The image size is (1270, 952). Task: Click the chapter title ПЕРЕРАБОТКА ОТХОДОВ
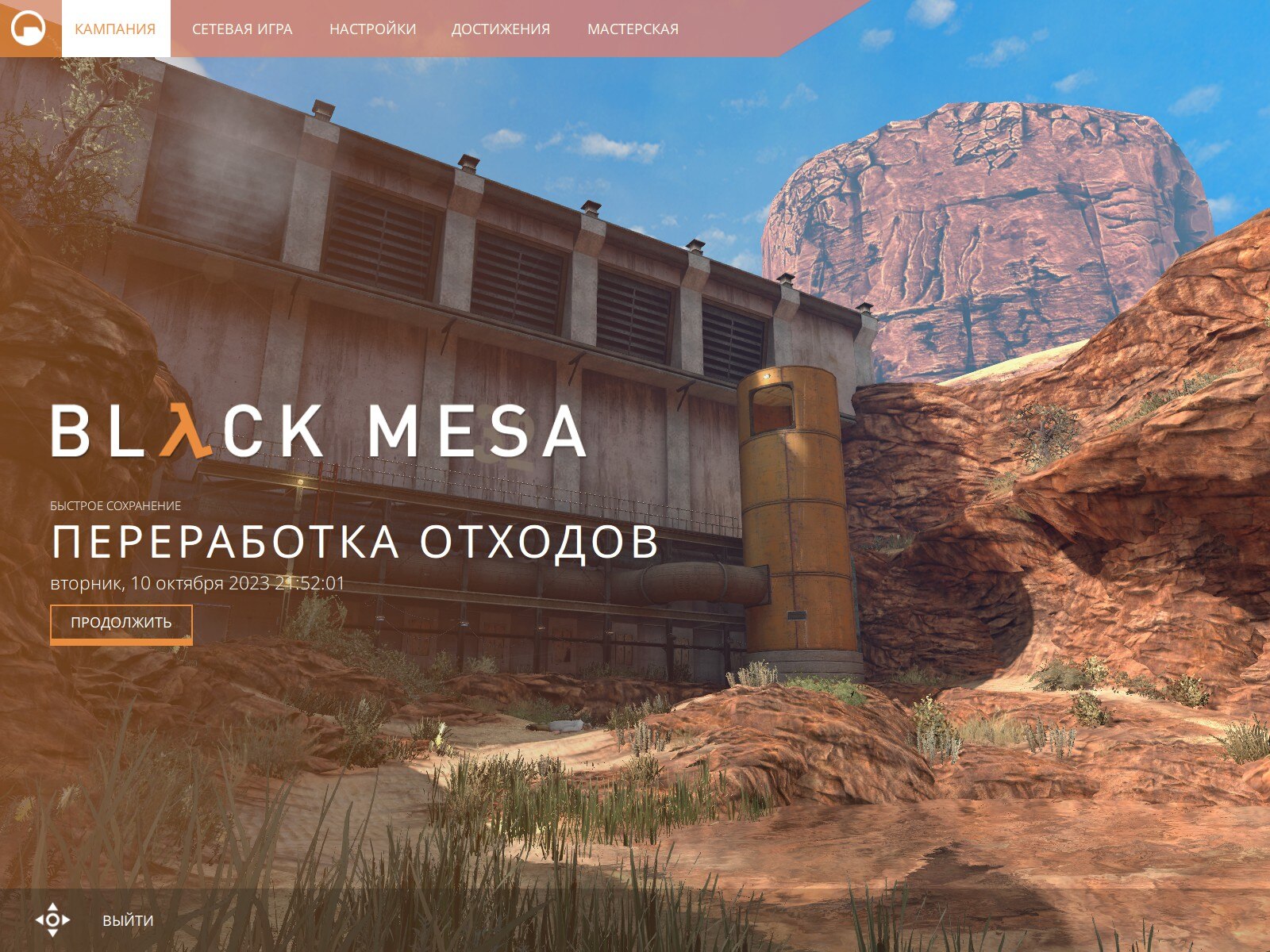click(354, 543)
